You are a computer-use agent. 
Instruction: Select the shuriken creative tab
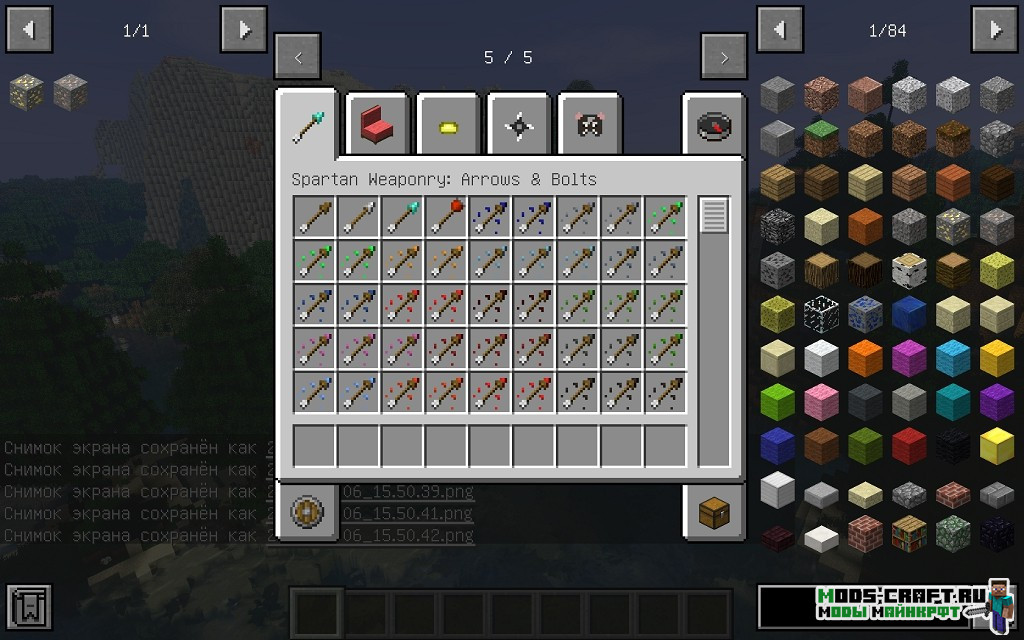(519, 126)
